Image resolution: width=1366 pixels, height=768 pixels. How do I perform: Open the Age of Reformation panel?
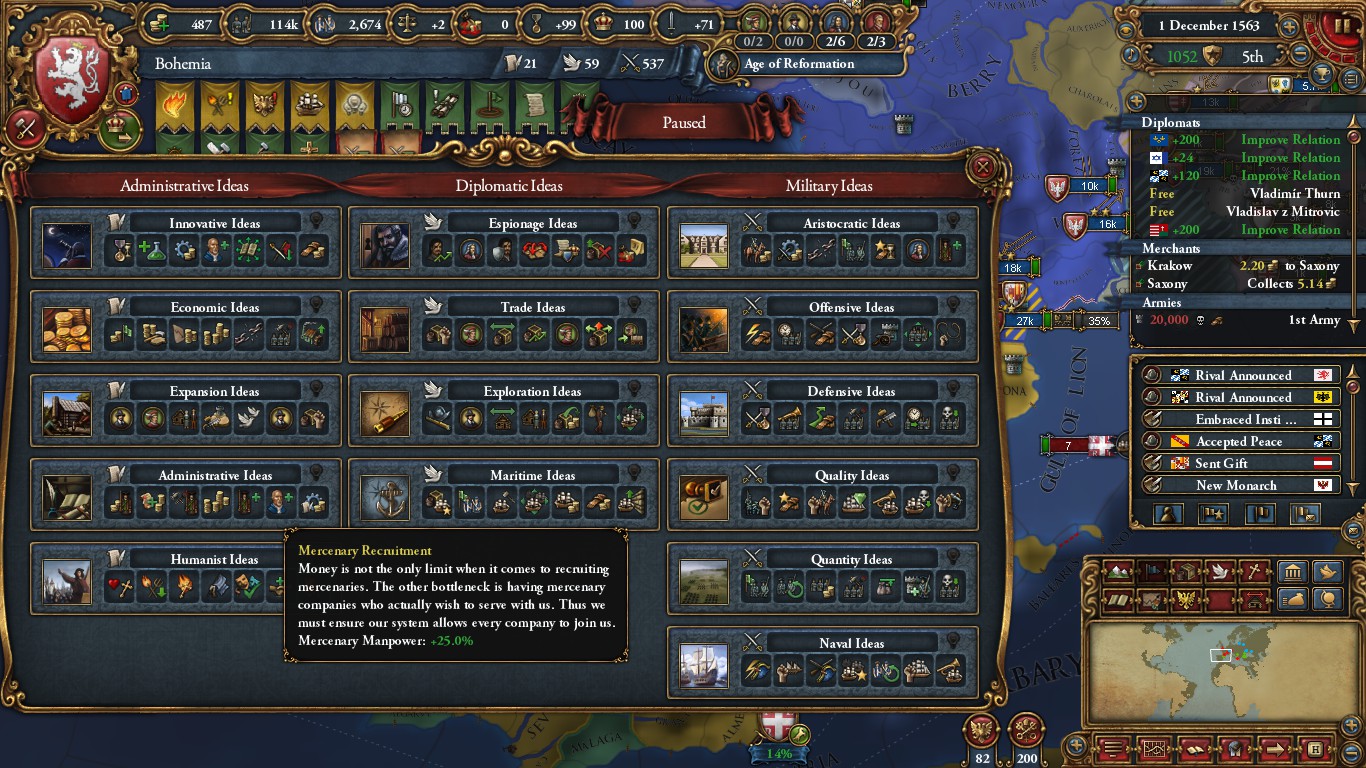coord(798,64)
